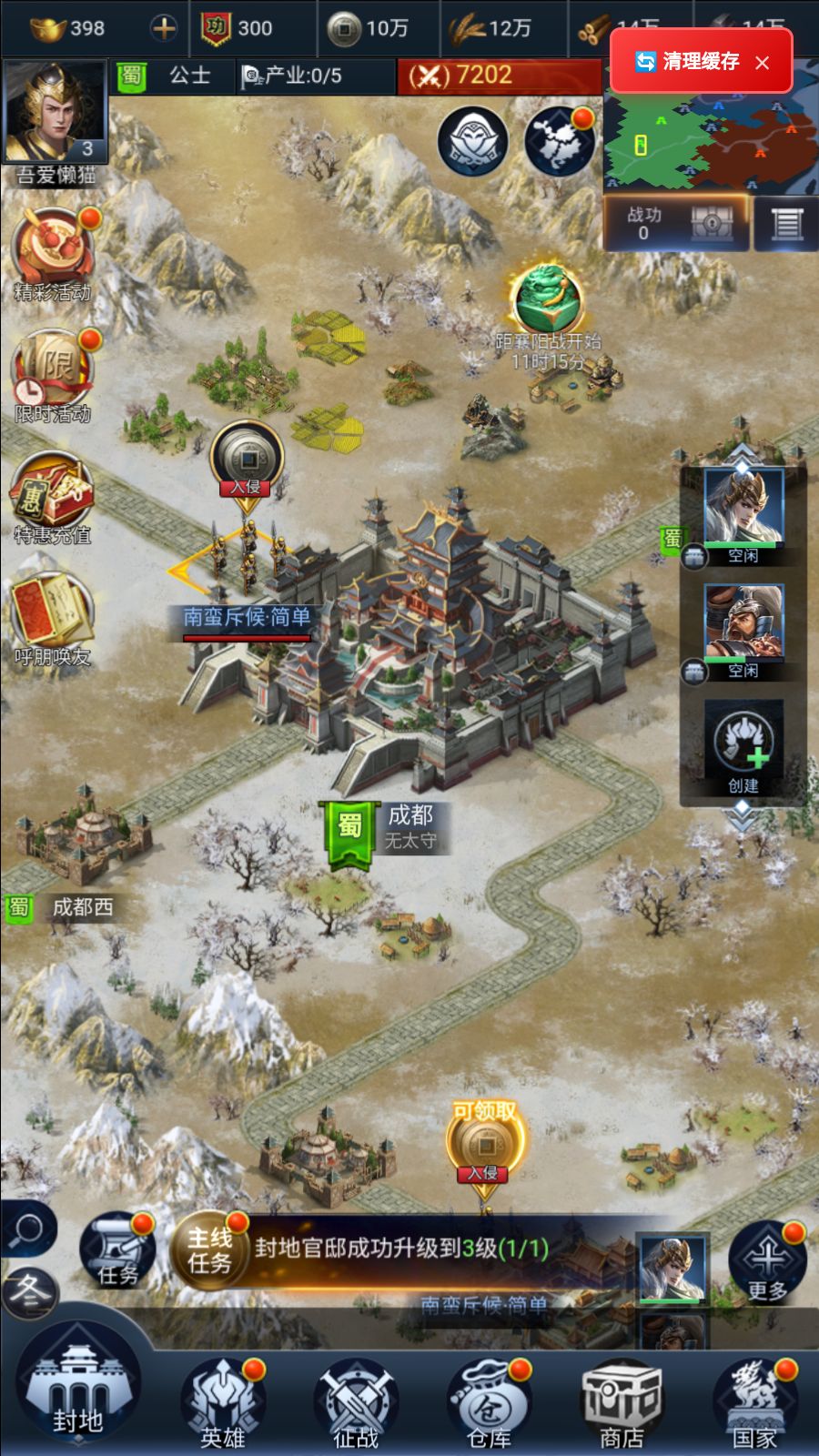The image size is (819, 1456).
Task: Open the 国家 nation tab
Action: (x=755, y=1401)
